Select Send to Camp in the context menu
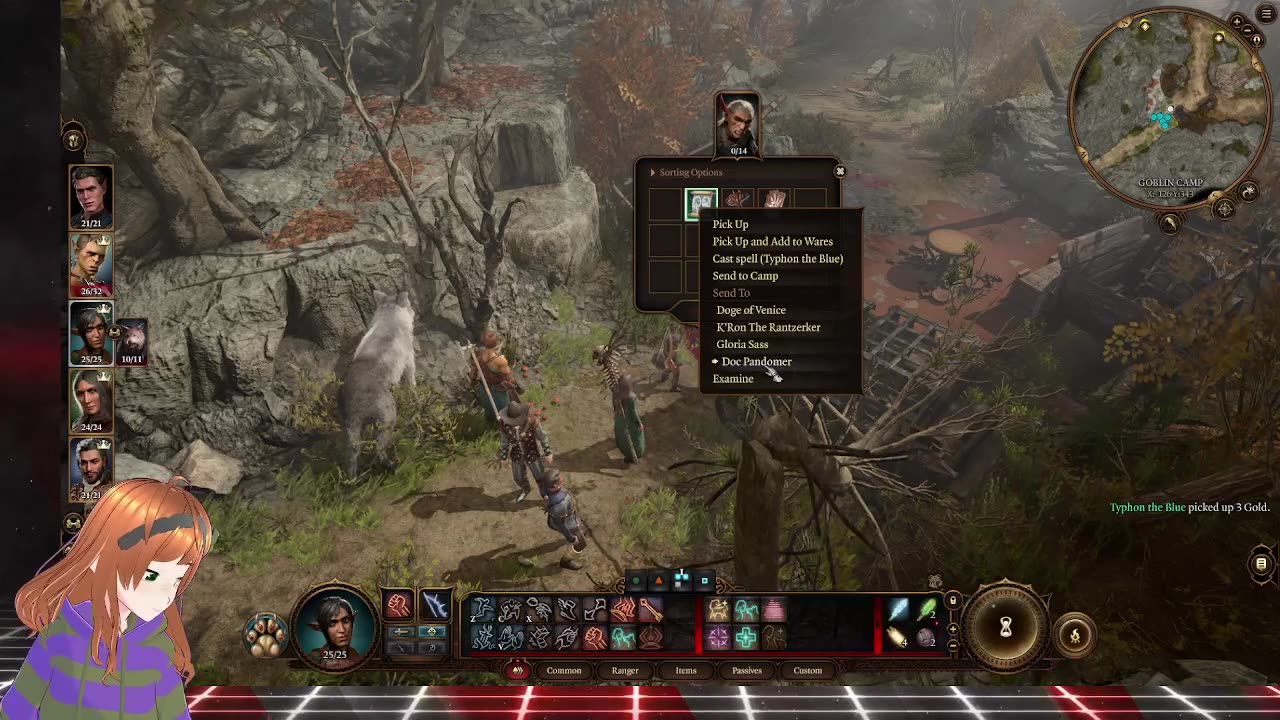1280x720 pixels. 745,276
